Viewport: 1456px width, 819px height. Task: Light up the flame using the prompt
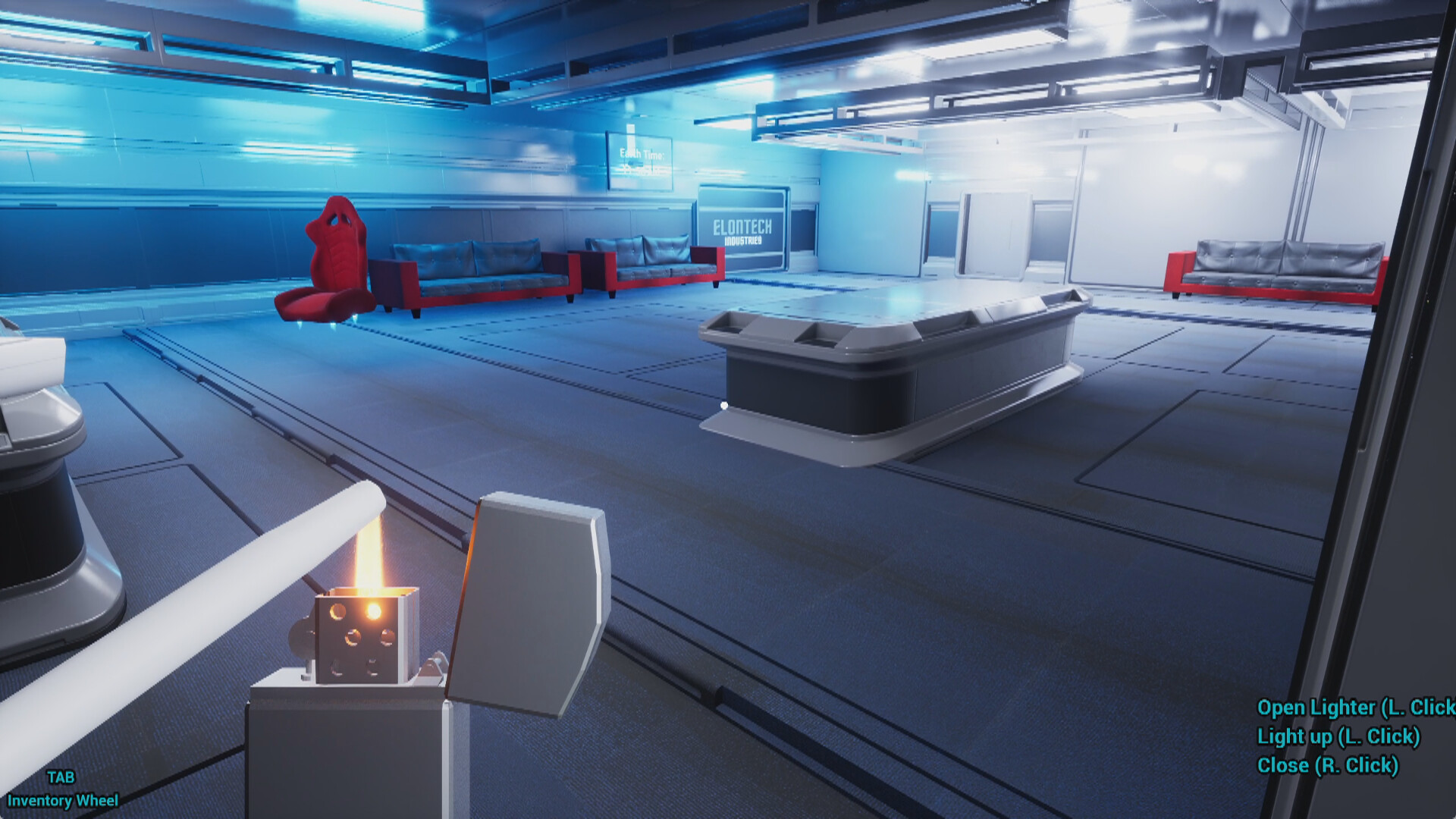[x=1338, y=736]
